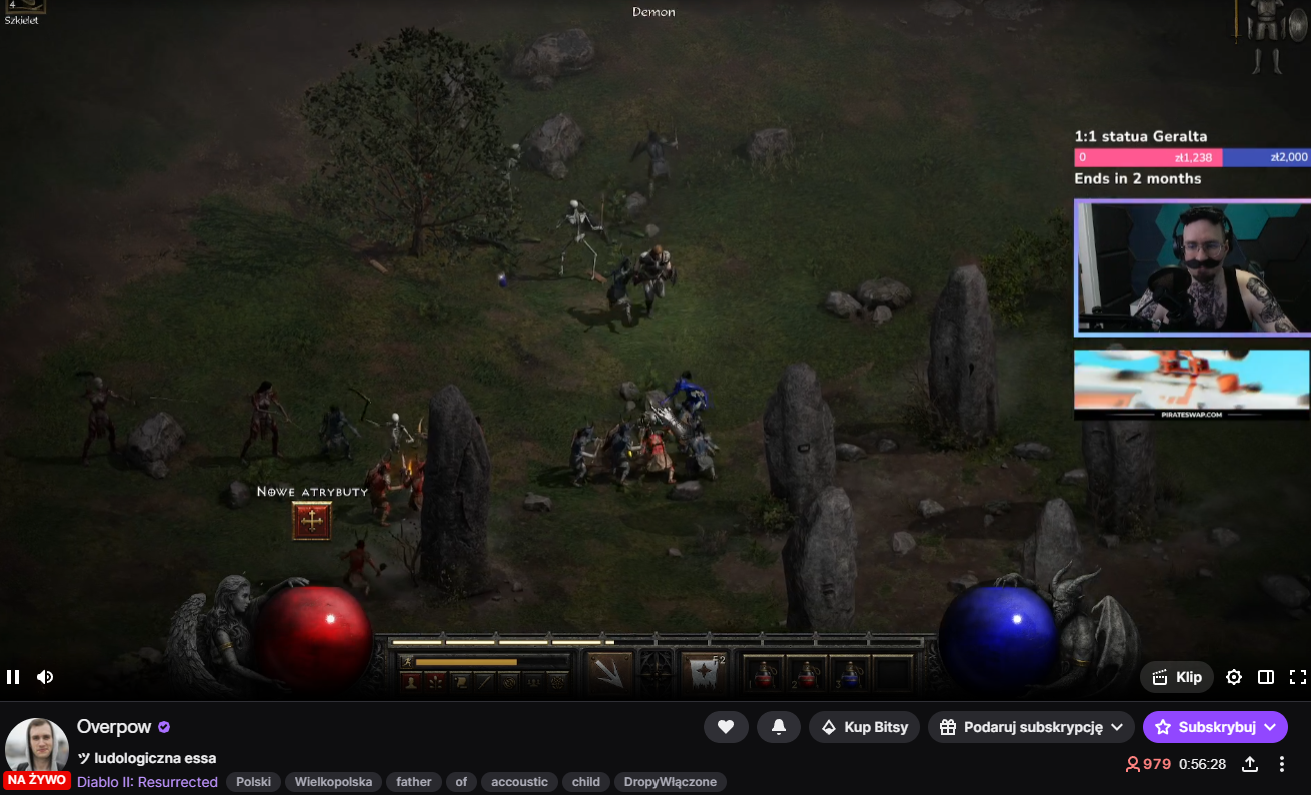Pause the live stream
This screenshot has width=1311, height=795.
[13, 677]
